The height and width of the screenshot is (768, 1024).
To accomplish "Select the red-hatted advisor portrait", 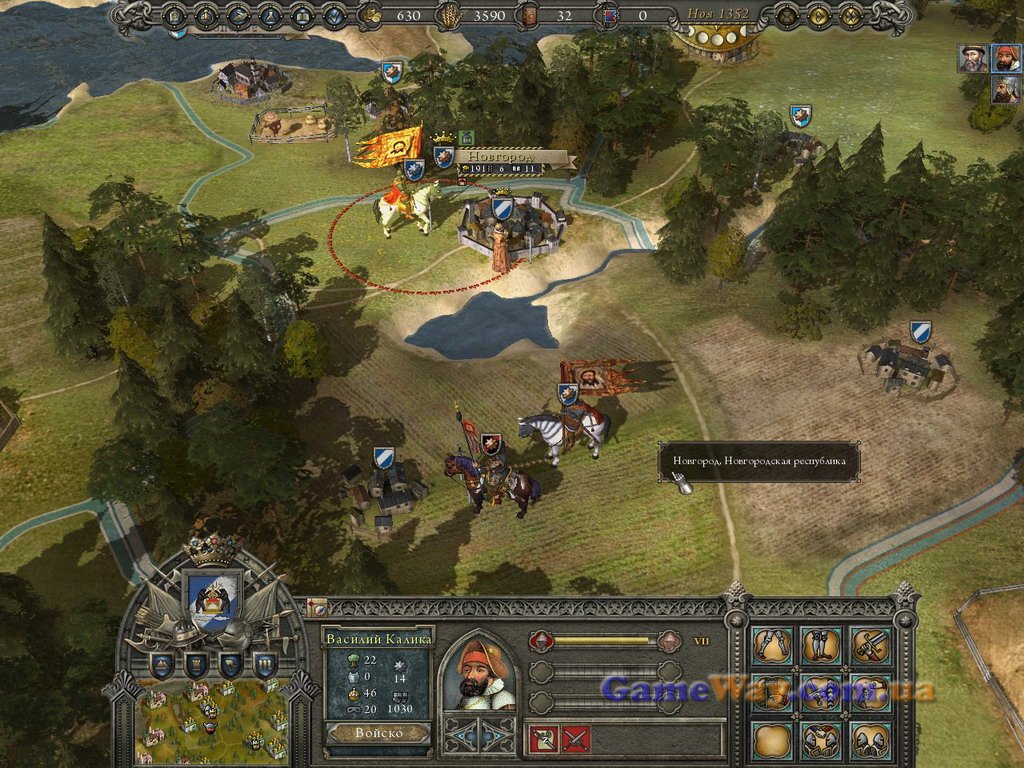I will [x=1006, y=58].
